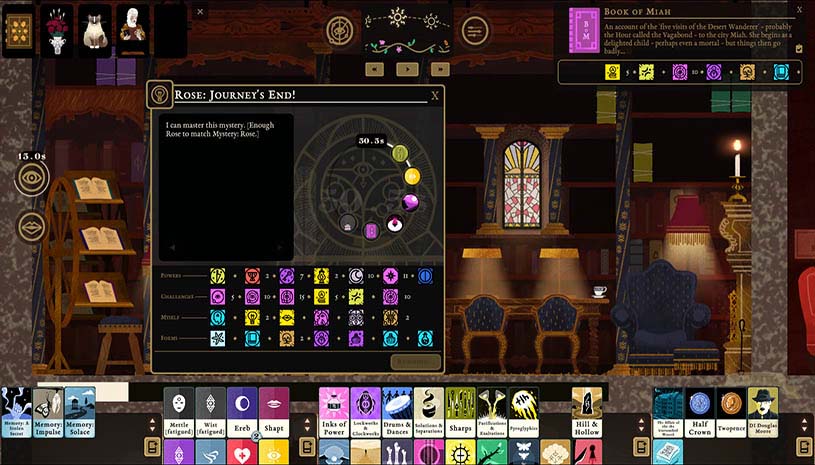815x465 pixels.
Task: Select the Drums & Dances skill card
Action: click(x=397, y=411)
